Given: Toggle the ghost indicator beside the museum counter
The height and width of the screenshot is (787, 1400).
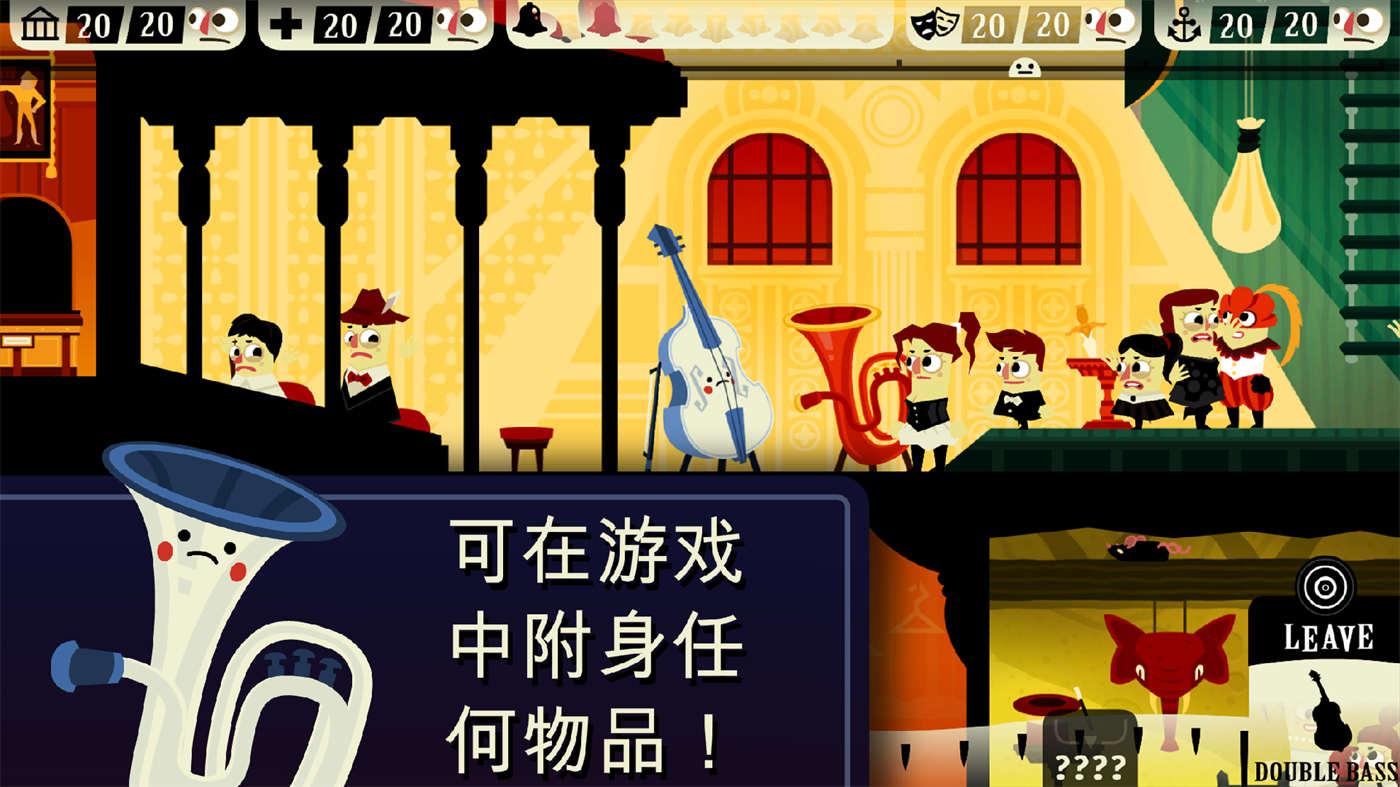Looking at the screenshot, I should pyautogui.click(x=214, y=22).
